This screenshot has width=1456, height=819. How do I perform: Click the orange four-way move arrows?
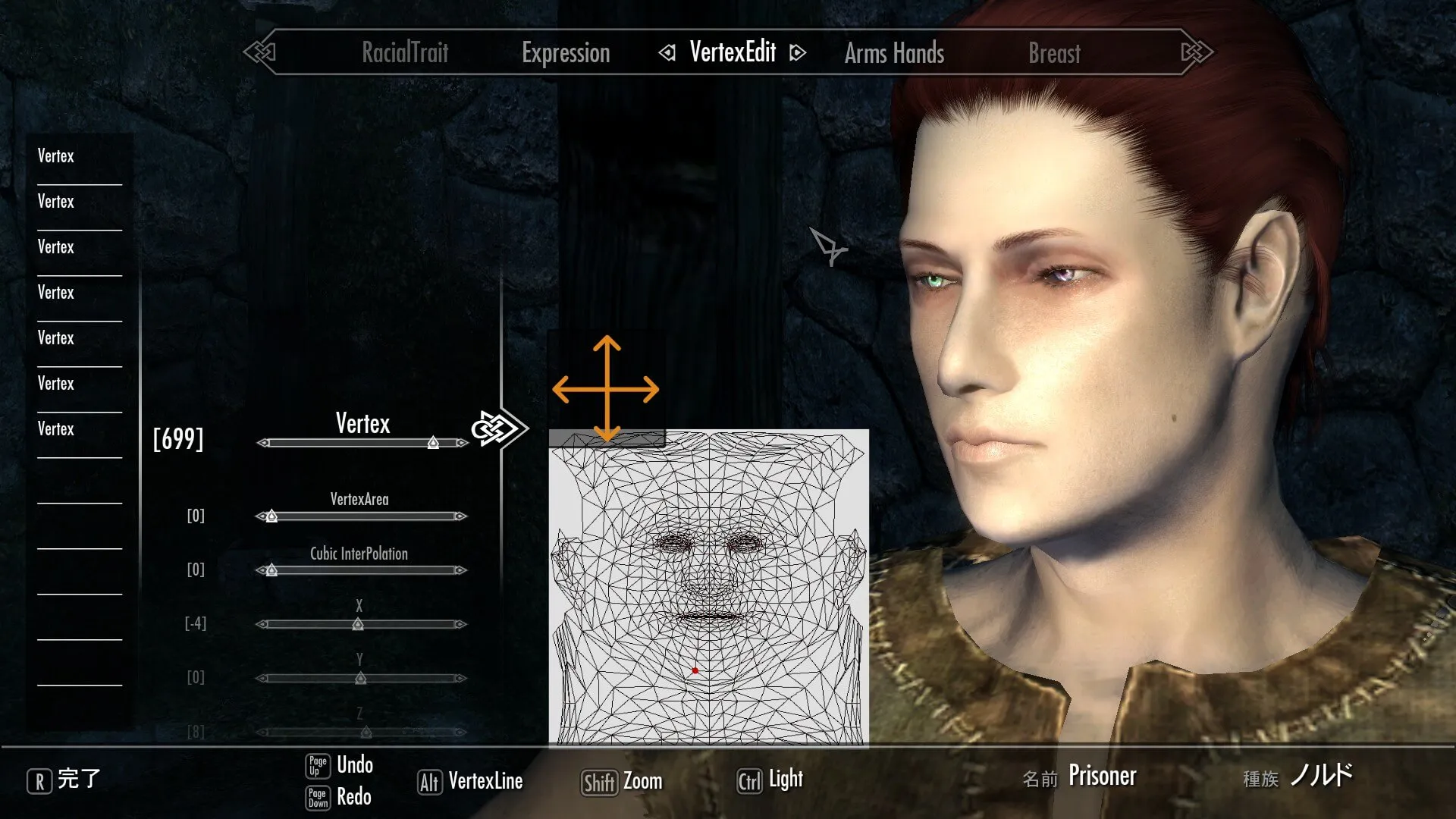(606, 390)
